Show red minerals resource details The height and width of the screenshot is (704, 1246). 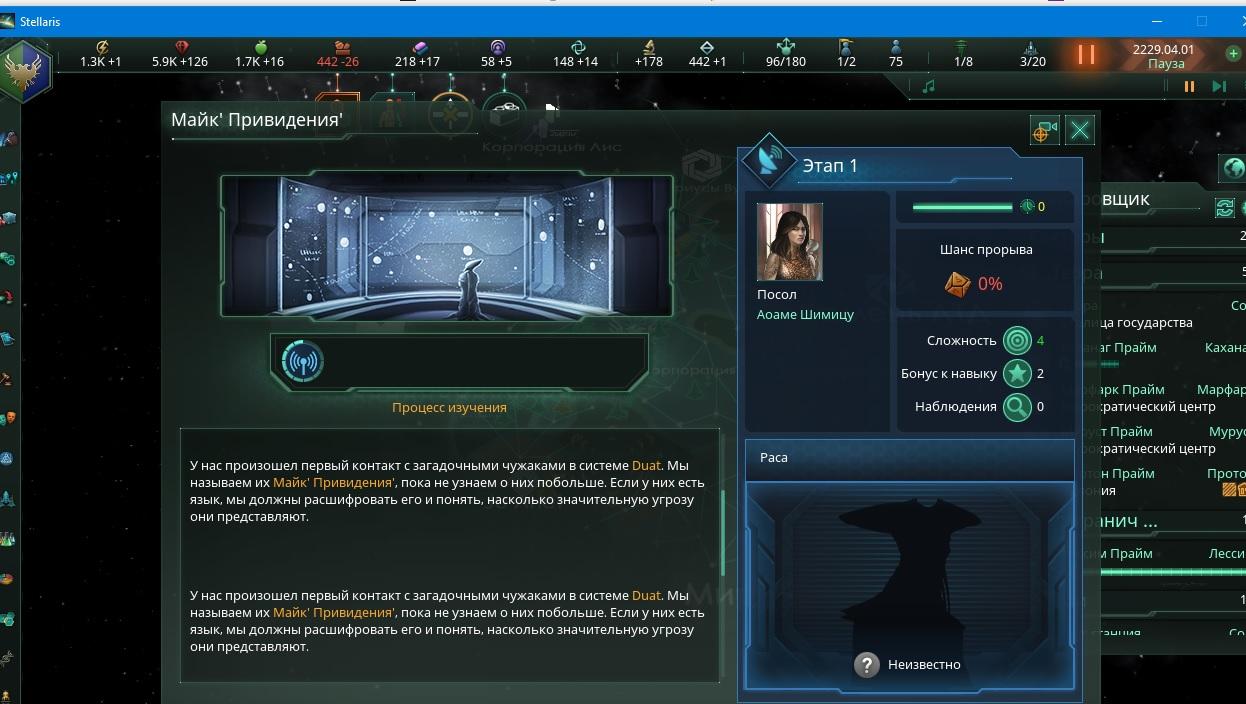(x=181, y=54)
